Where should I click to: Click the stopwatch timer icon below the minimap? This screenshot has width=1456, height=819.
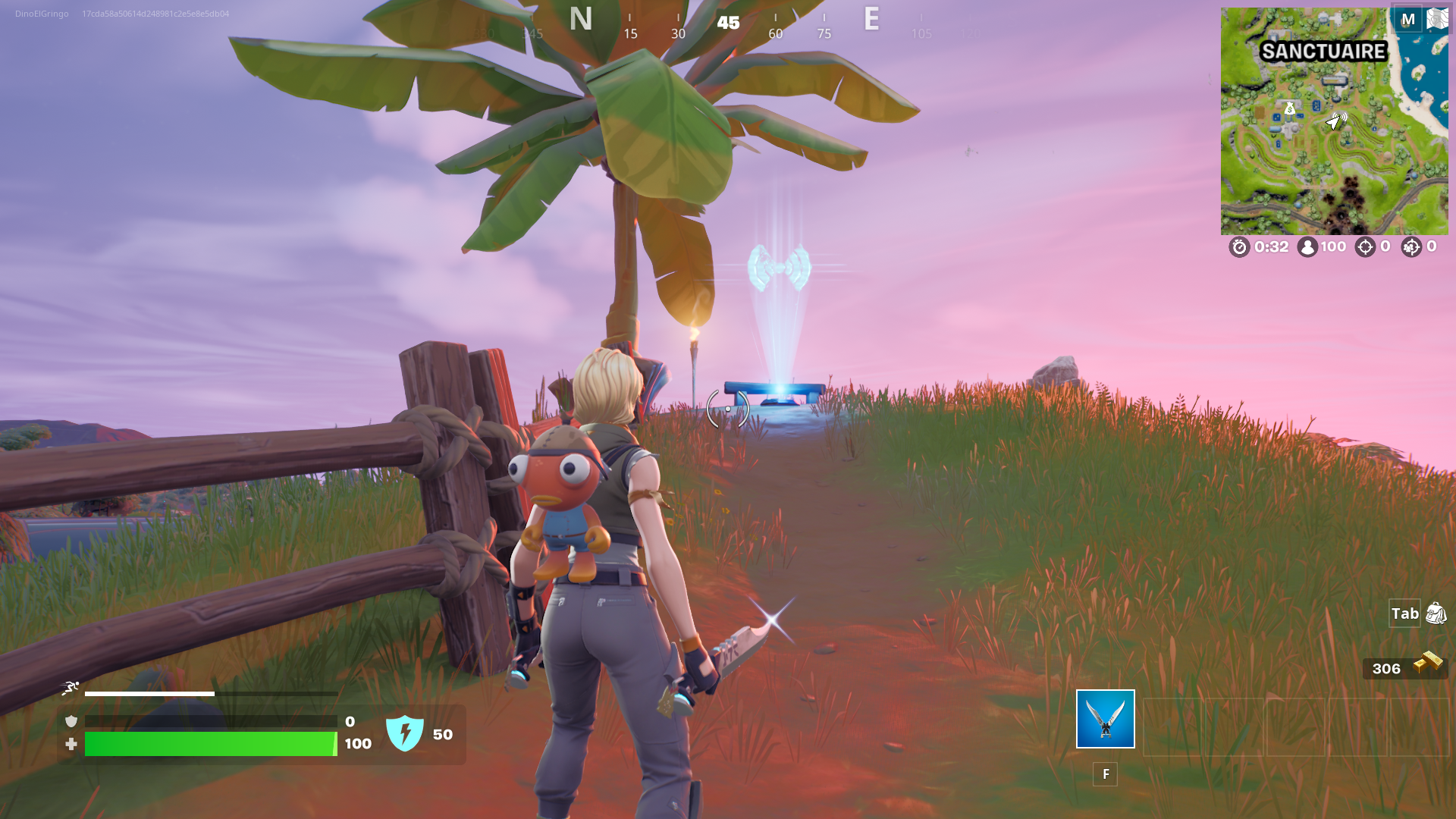pyautogui.click(x=1239, y=246)
